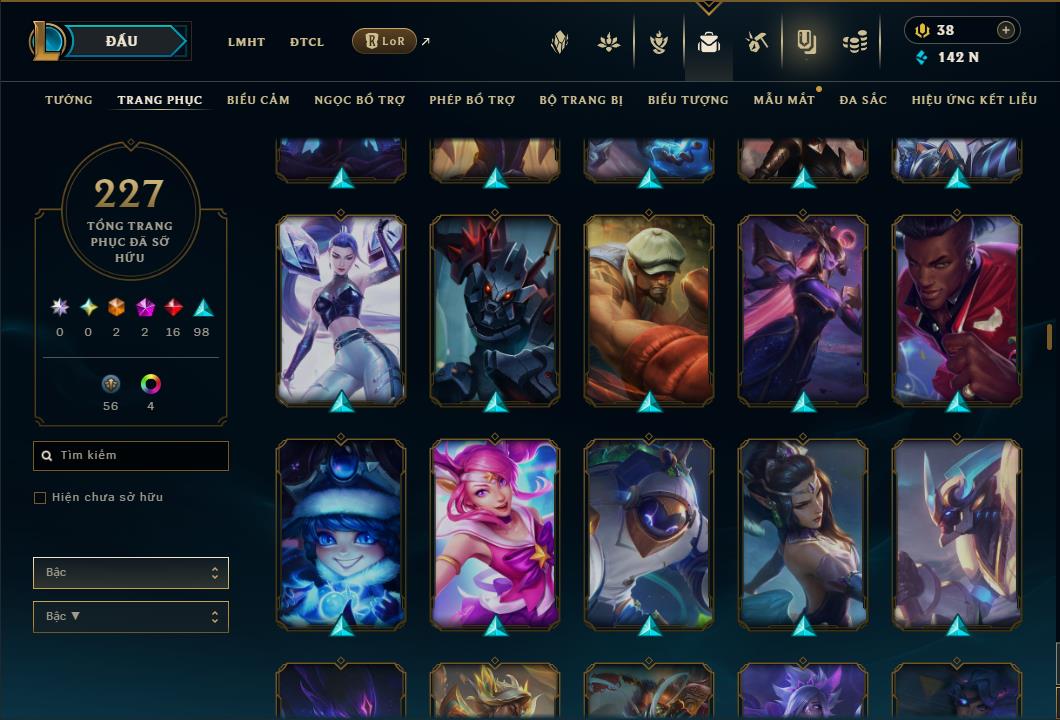Viewport: 1060px width, 720px height.
Task: Switch to the BIỂU TƯỢNG tab
Action: [x=688, y=100]
